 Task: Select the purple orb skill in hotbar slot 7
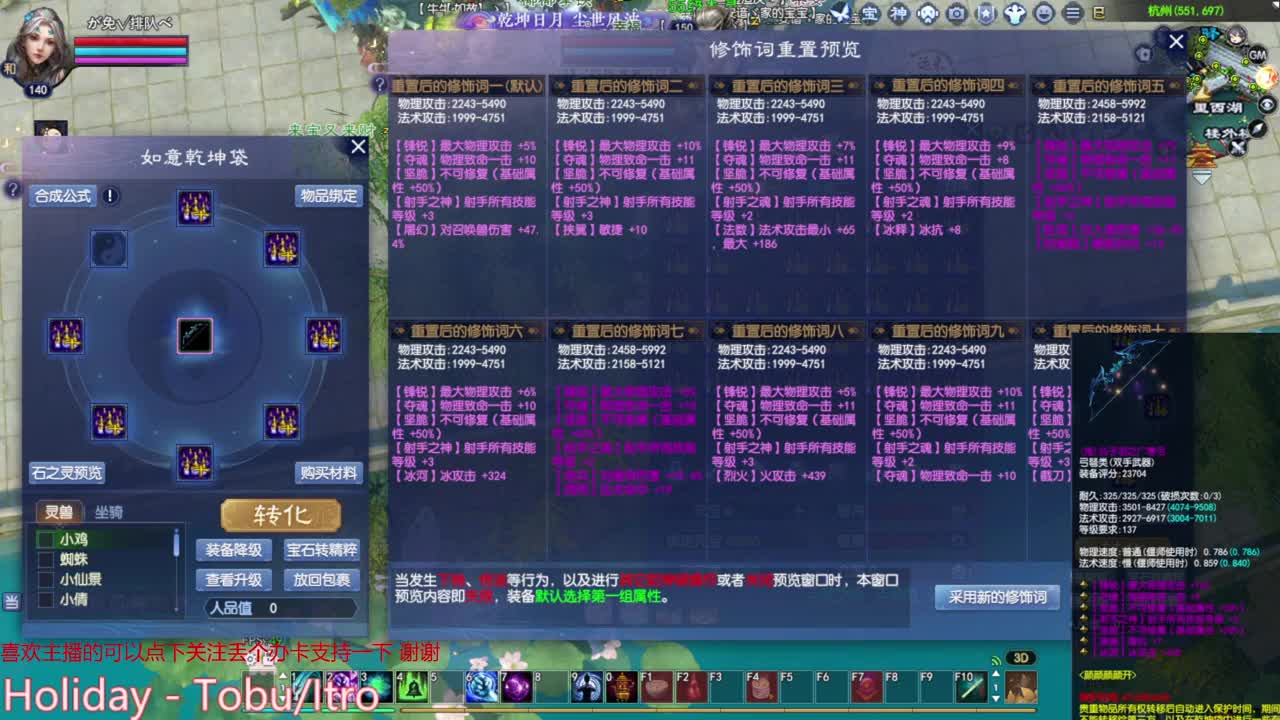click(x=514, y=687)
